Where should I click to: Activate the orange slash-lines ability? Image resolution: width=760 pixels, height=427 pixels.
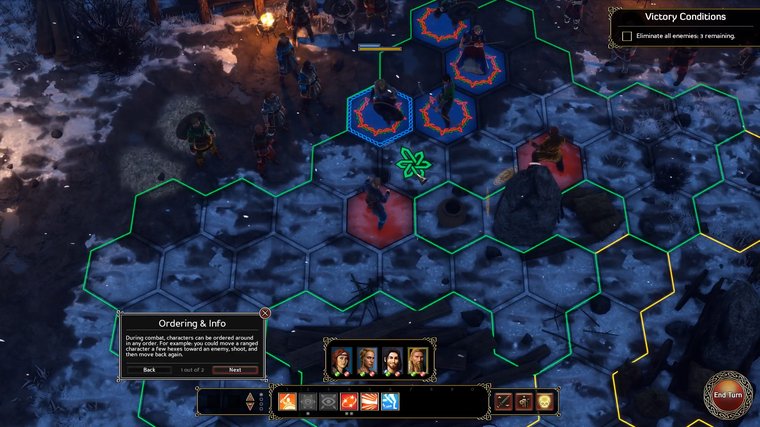click(x=370, y=402)
